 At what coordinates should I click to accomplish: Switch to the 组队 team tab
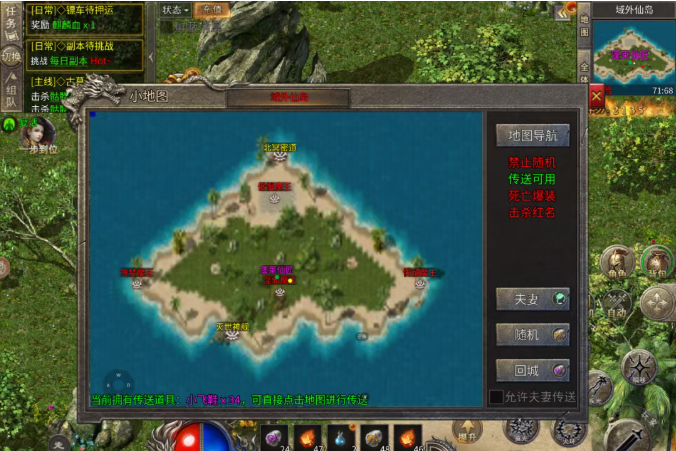pyautogui.click(x=9, y=92)
